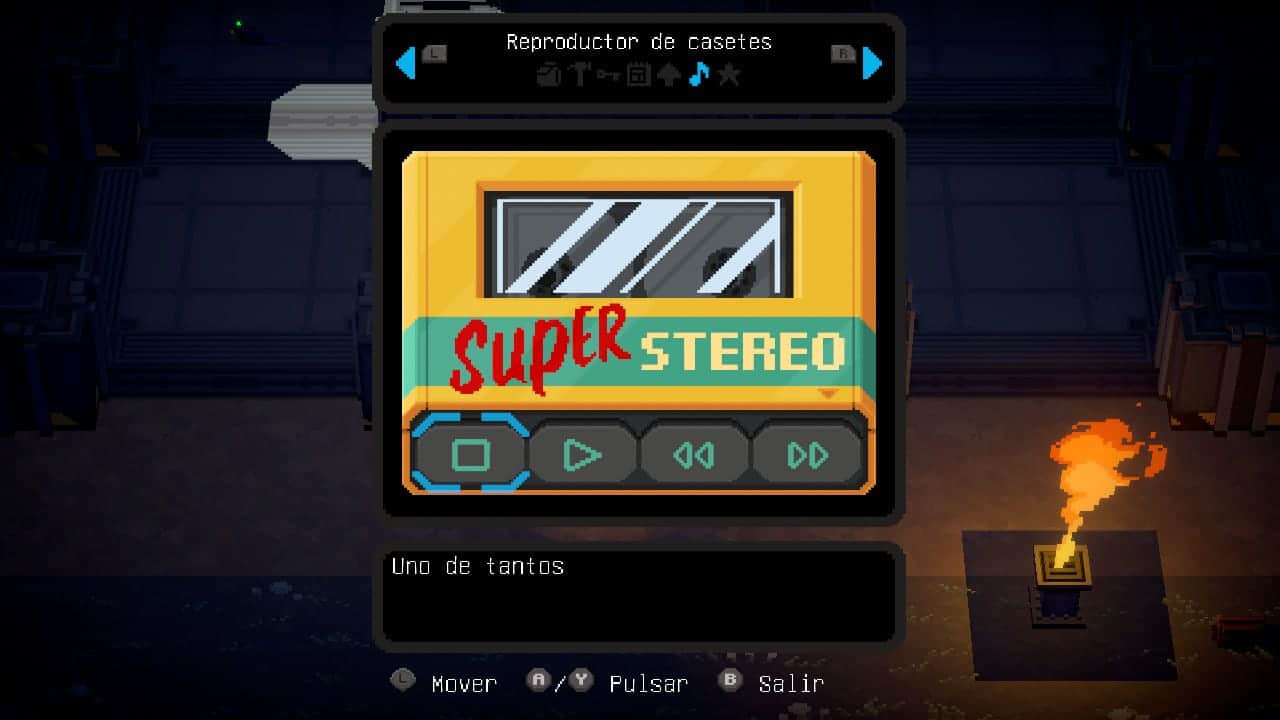Go to previous menu page with left arrow
The image size is (1280, 720).
(405, 63)
